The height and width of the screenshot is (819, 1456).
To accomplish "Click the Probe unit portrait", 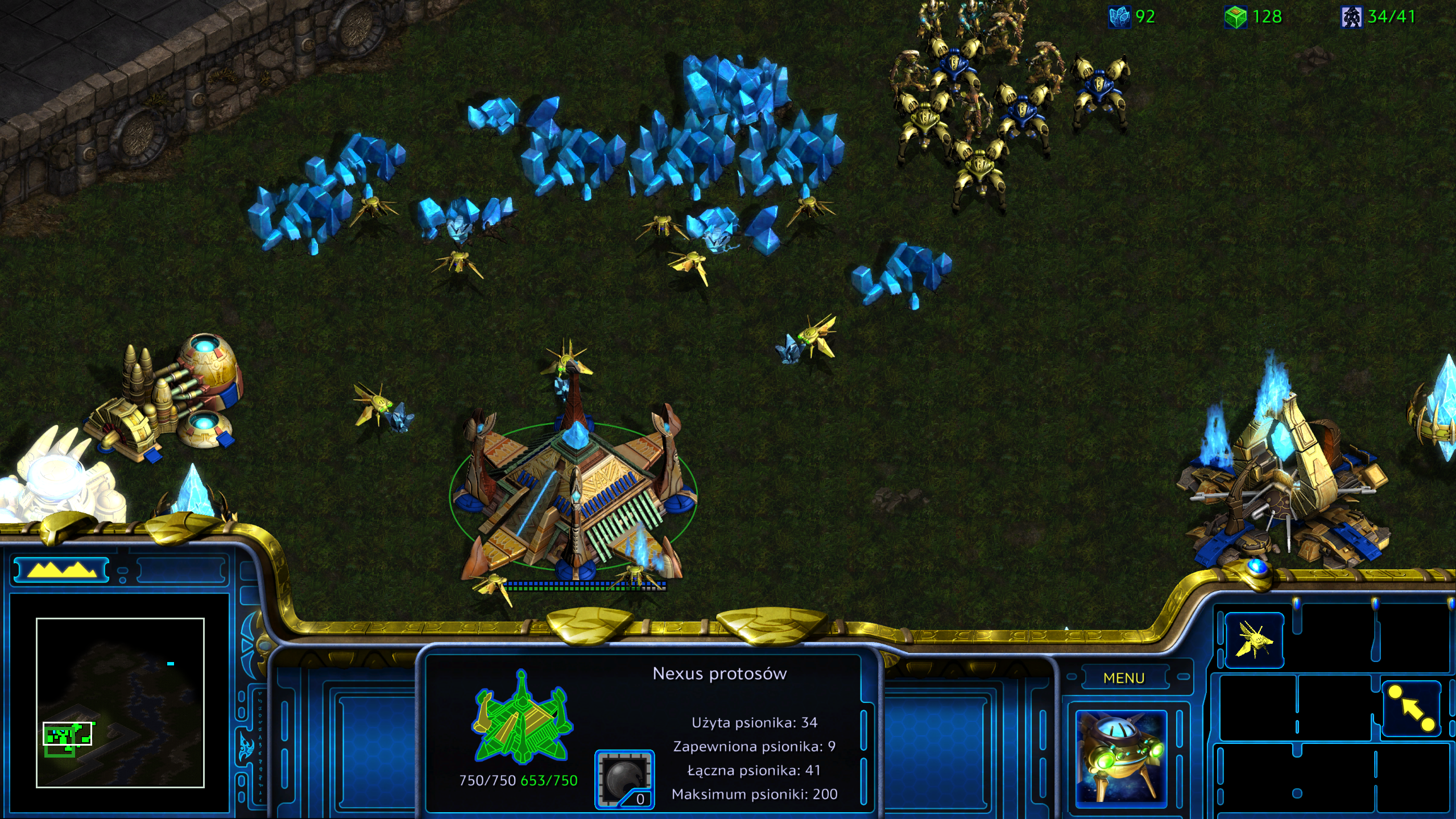I will coord(1121,758).
